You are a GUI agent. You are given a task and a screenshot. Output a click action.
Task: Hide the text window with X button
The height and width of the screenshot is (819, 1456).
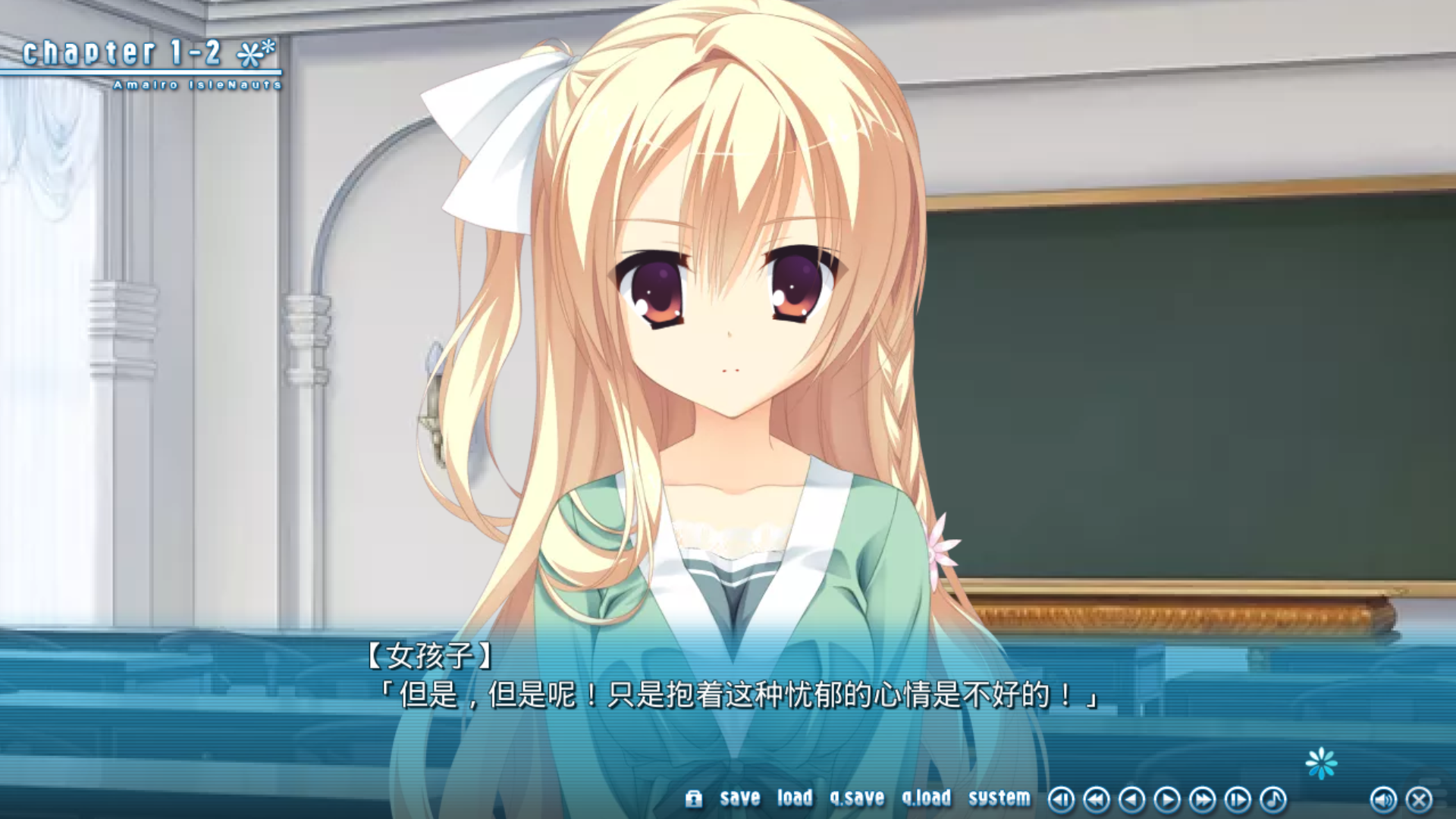coord(1419,799)
